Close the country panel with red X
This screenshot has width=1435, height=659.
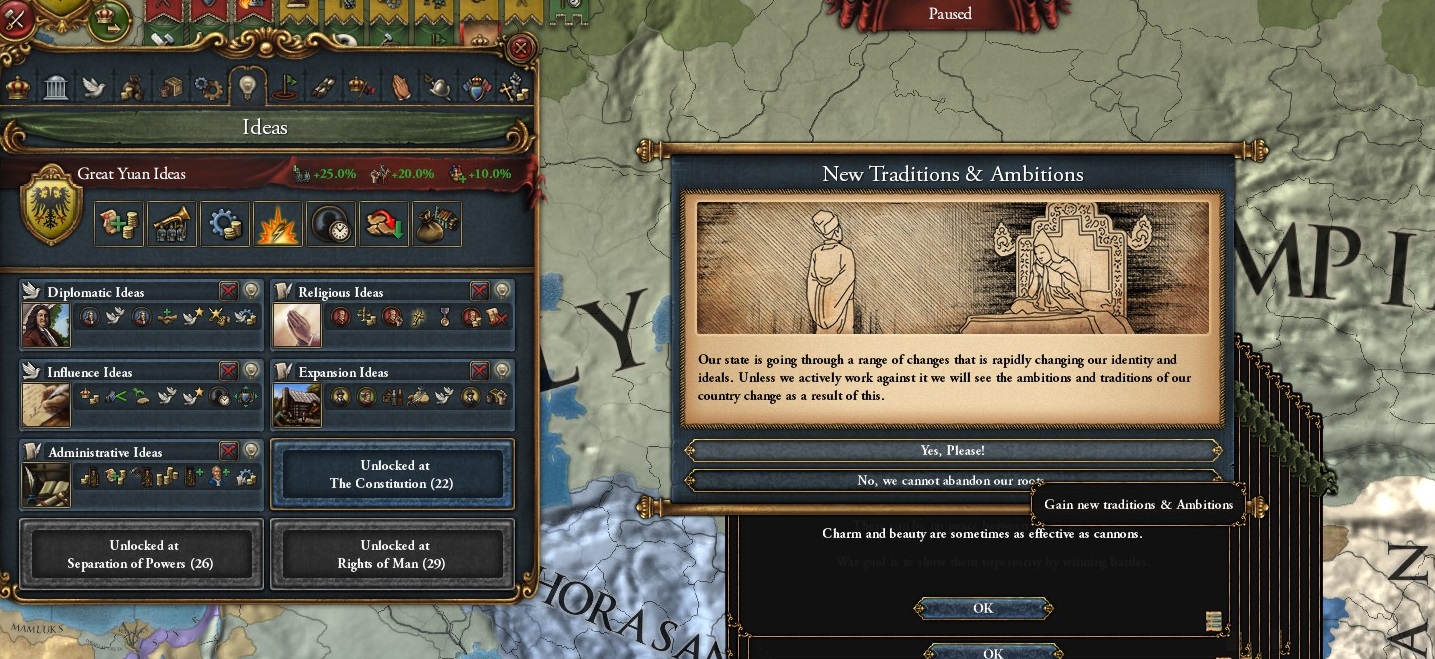(x=520, y=47)
